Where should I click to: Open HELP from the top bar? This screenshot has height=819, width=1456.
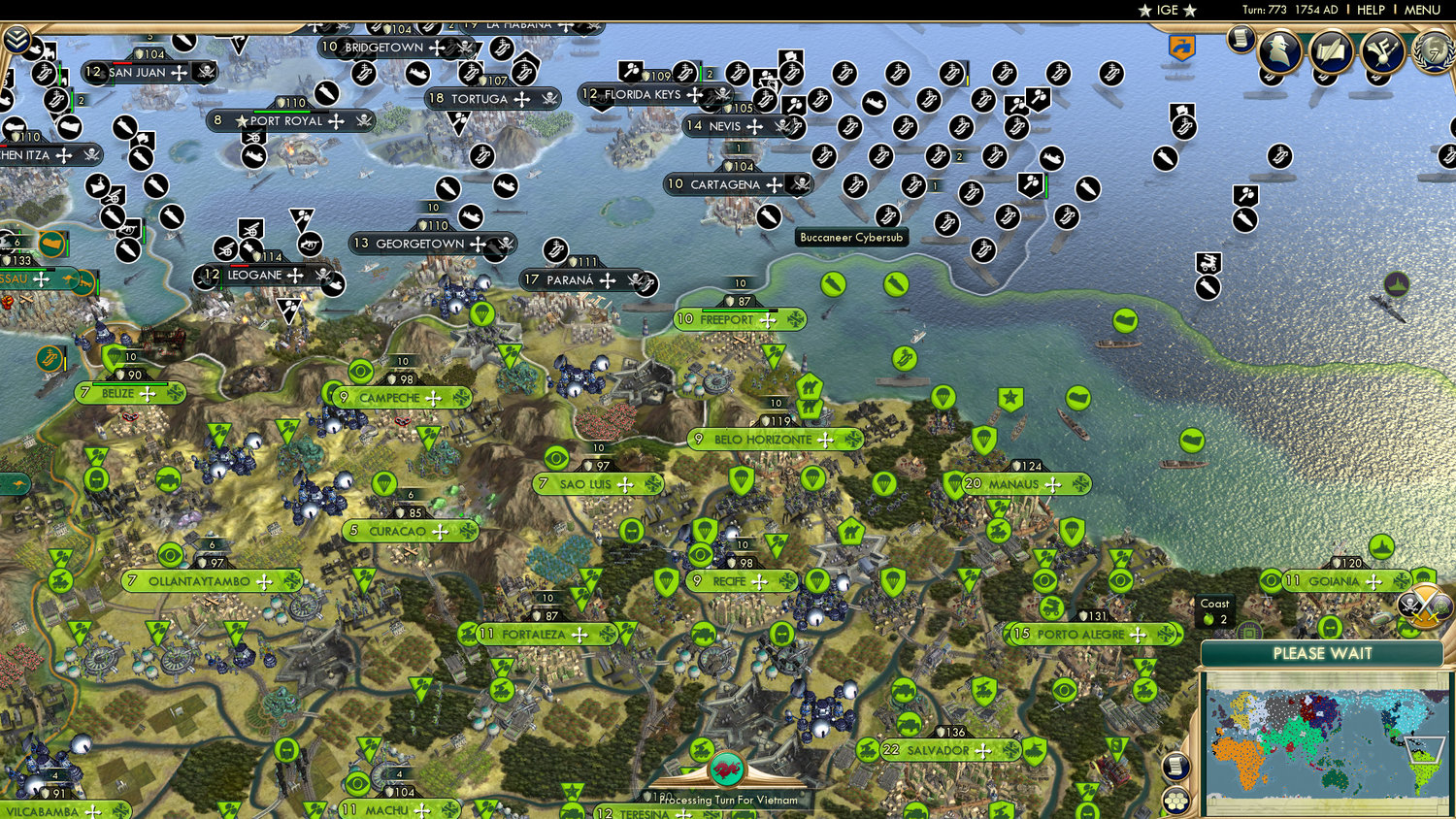[x=1373, y=10]
